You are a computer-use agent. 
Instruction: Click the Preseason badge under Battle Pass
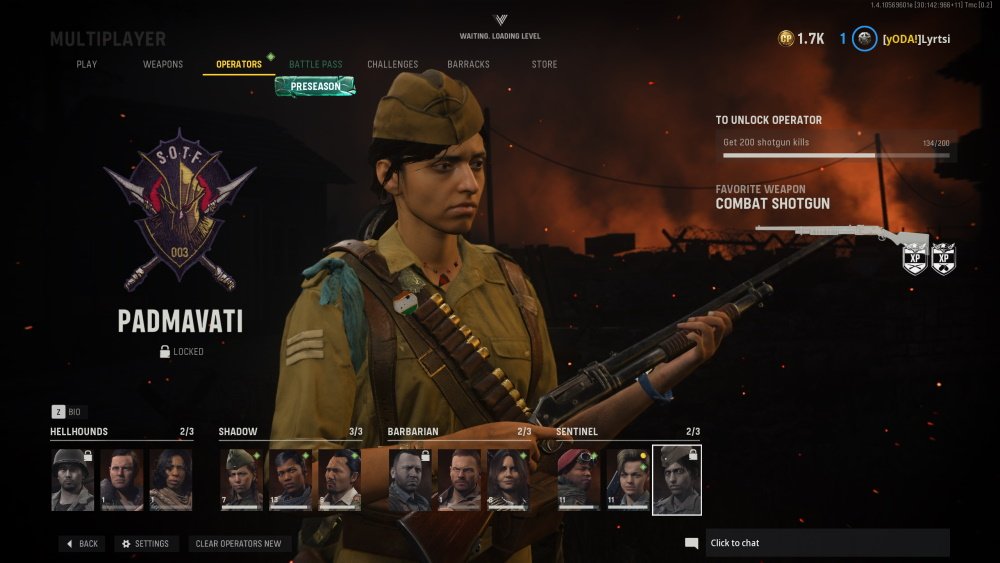point(315,87)
